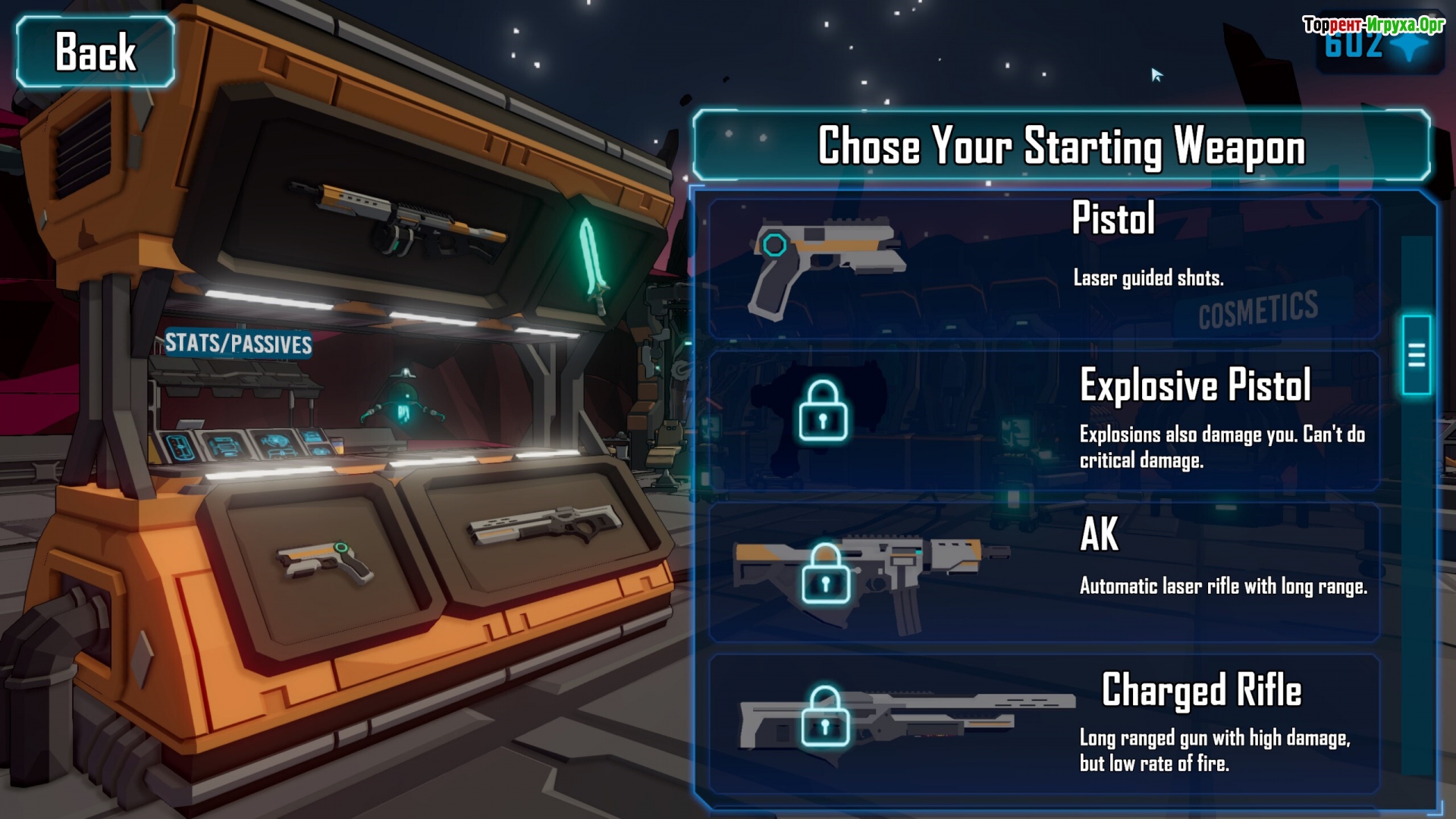Choose the locked Explosive Pistol entry
The image size is (1456, 819).
1043,420
